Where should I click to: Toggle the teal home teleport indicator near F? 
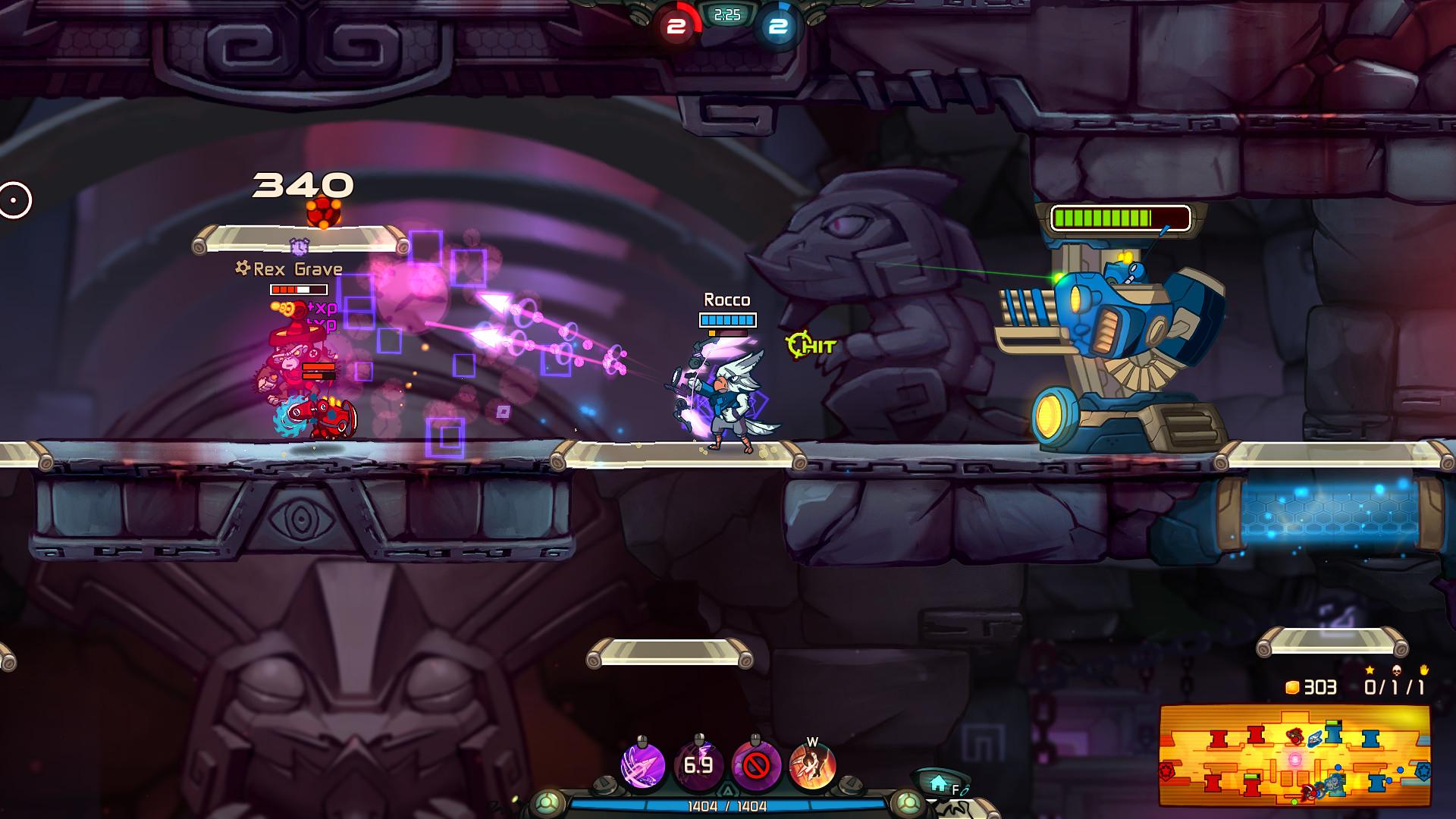point(938,781)
